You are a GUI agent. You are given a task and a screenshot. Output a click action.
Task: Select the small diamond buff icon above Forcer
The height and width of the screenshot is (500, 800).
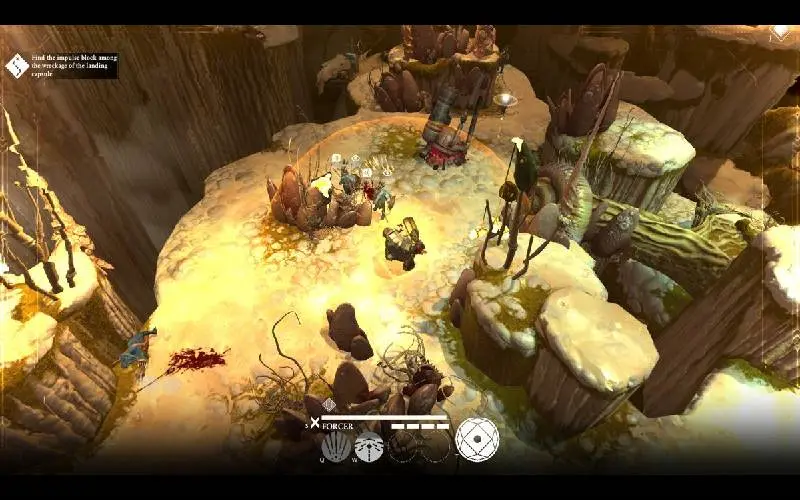tap(329, 404)
